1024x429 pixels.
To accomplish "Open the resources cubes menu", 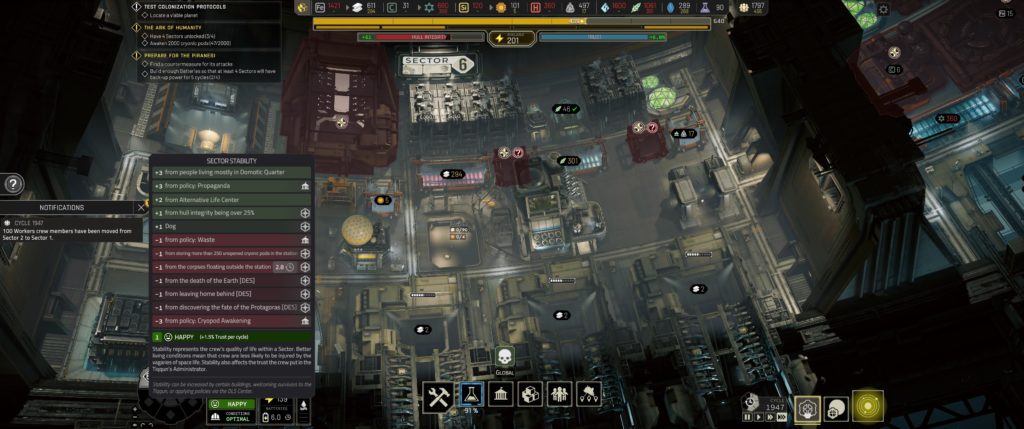I will click(x=530, y=394).
